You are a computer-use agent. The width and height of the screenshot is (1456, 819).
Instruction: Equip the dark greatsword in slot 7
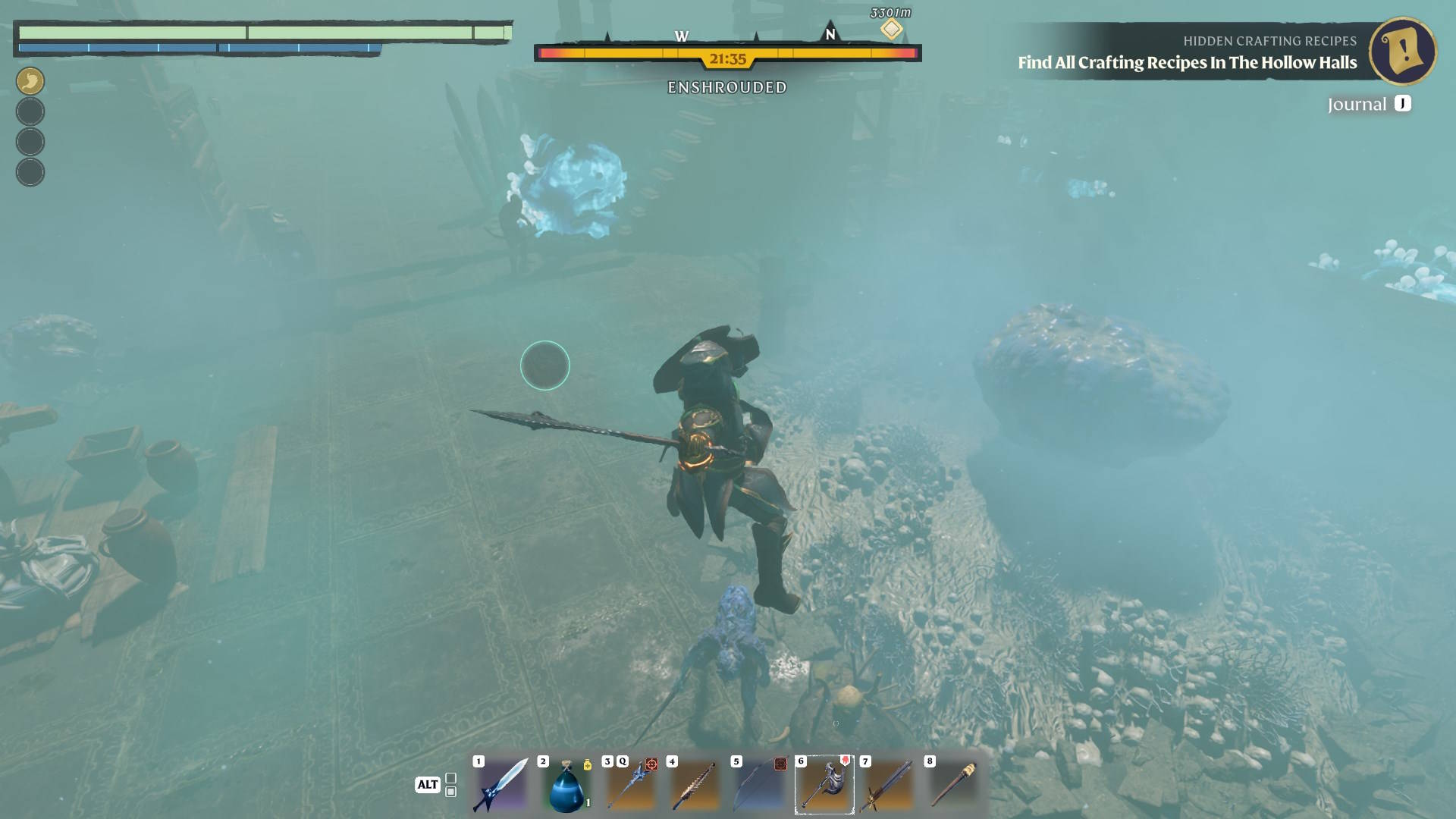[x=888, y=785]
